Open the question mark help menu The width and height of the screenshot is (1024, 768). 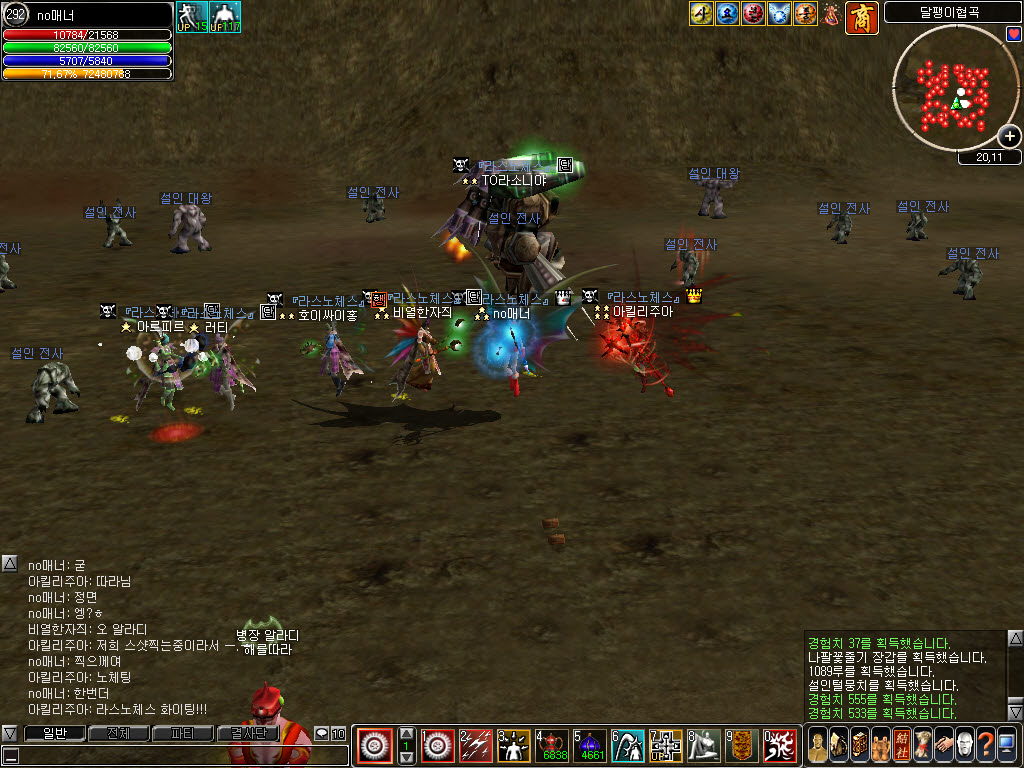click(986, 746)
